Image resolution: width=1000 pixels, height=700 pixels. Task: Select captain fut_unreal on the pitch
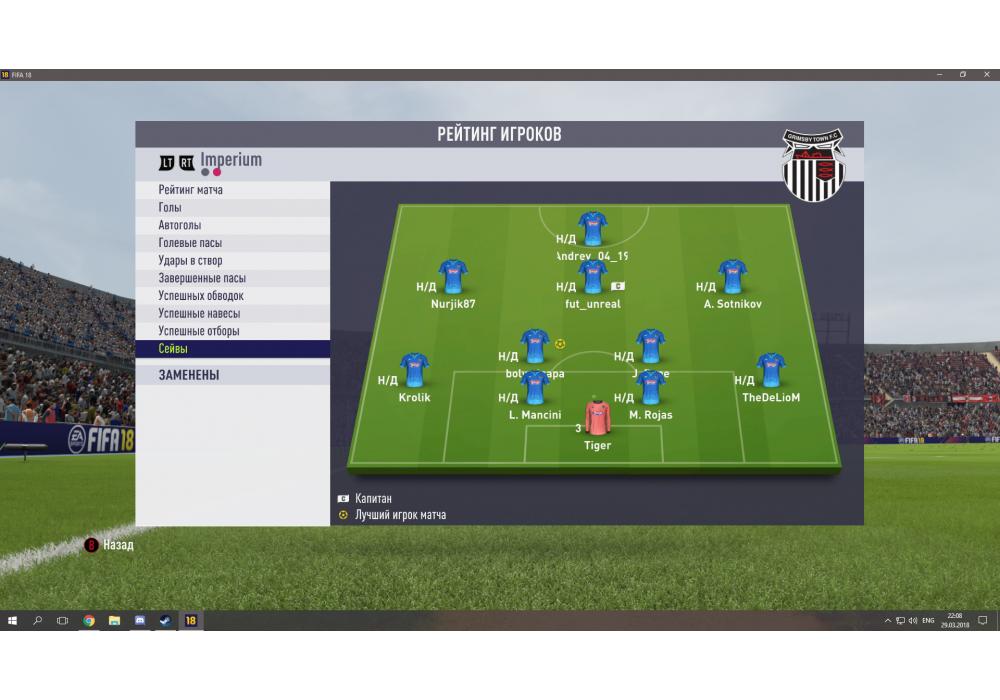point(593,277)
